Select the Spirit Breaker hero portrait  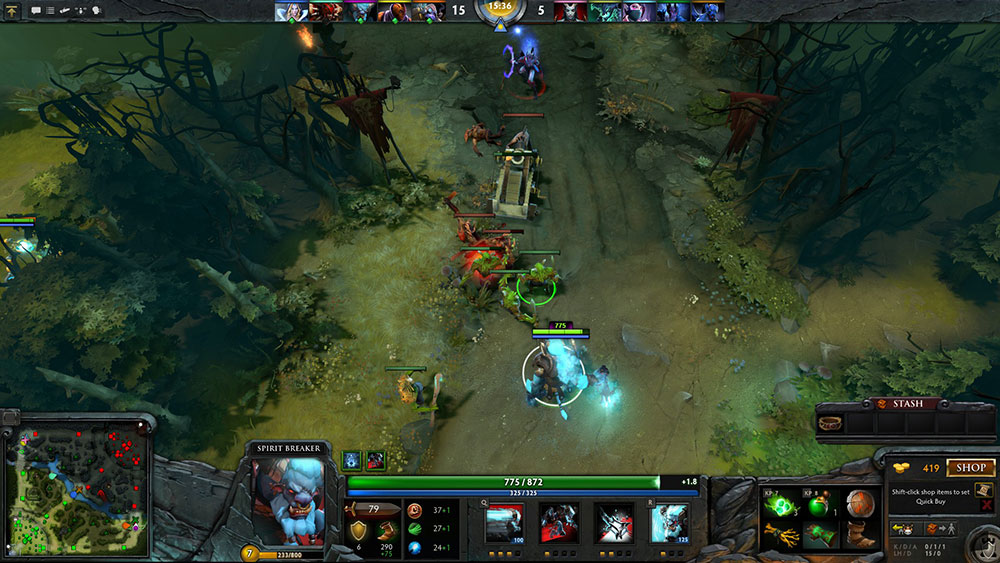click(288, 499)
